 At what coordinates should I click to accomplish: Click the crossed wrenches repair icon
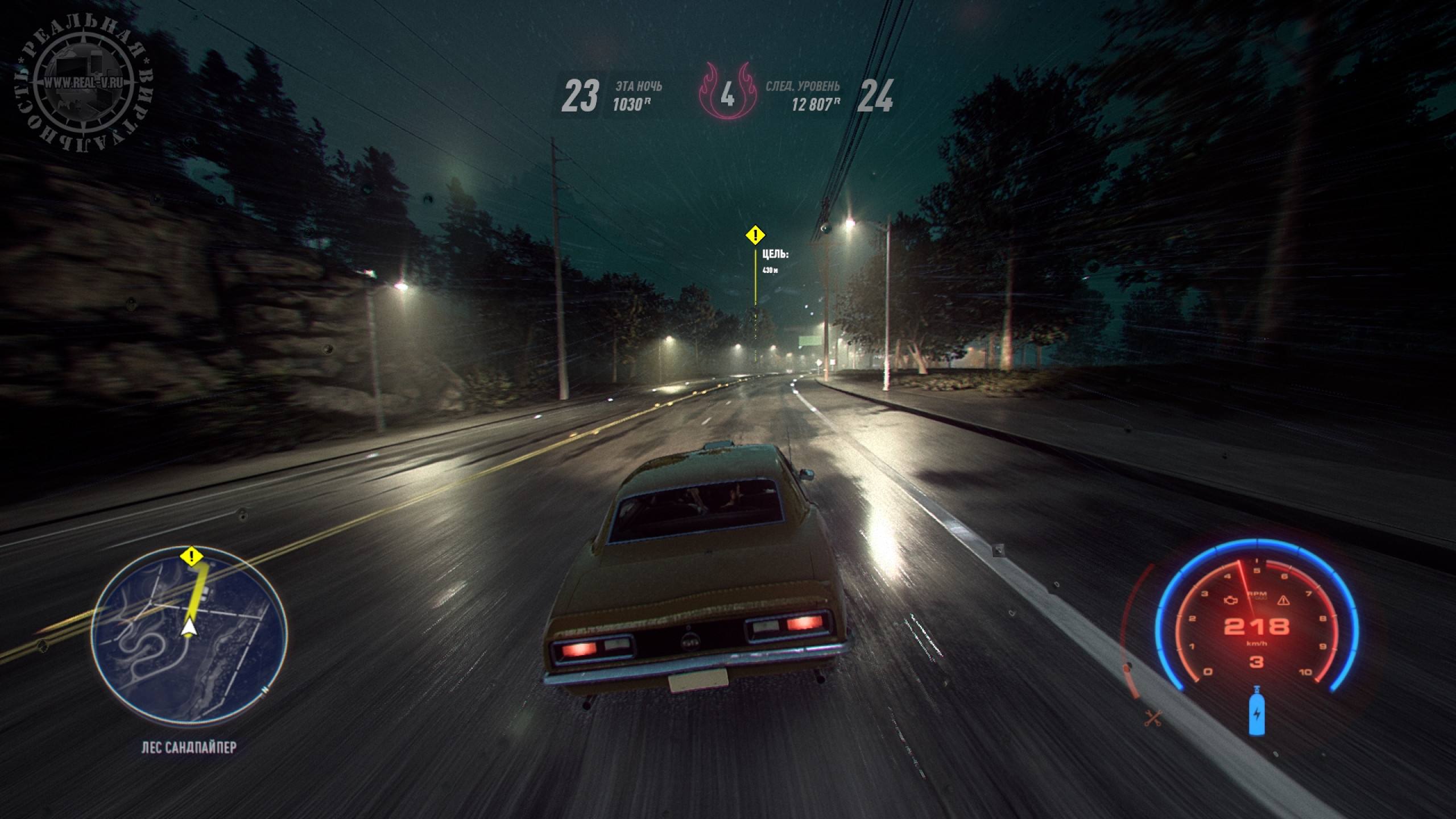click(1153, 718)
